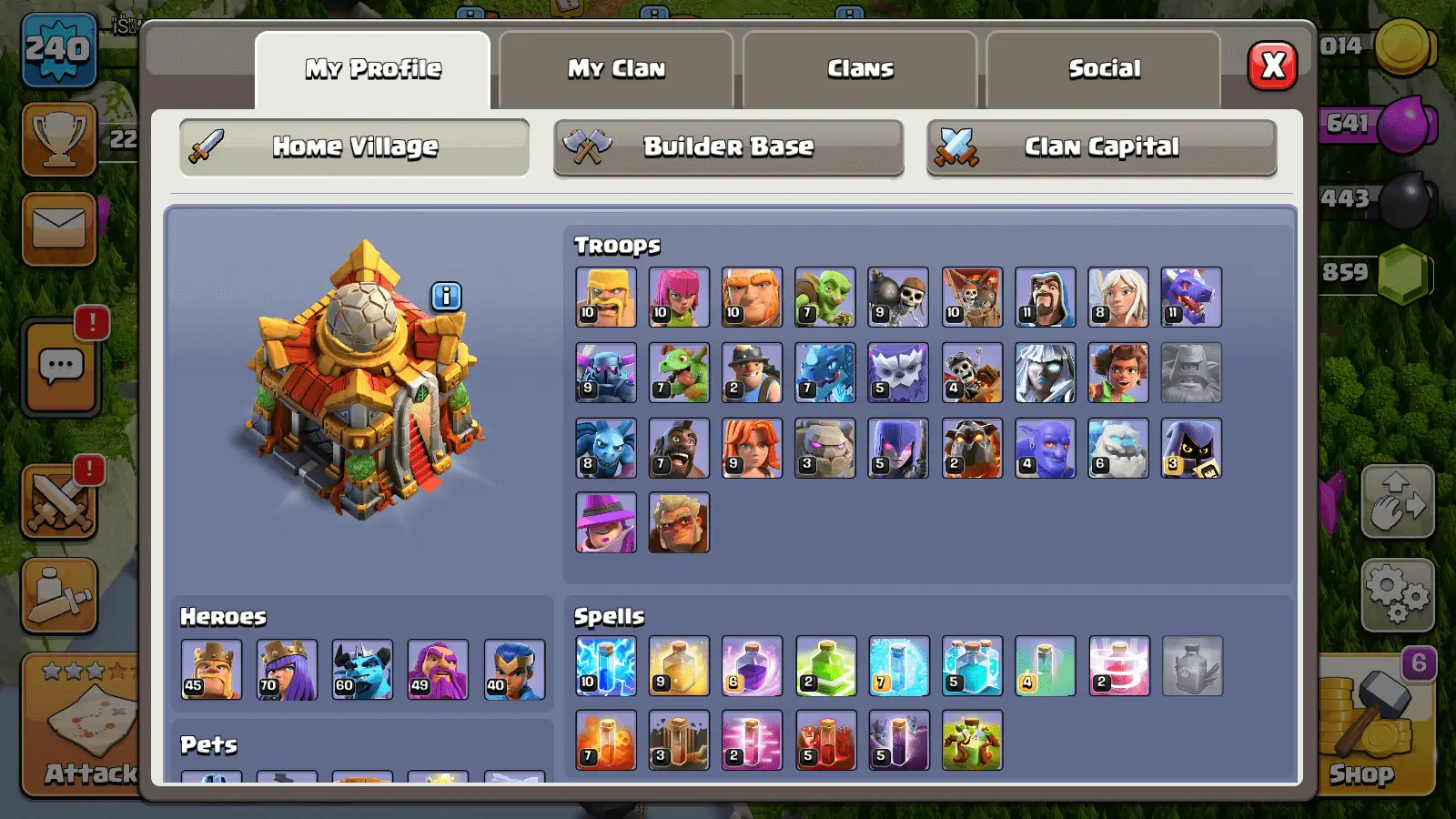Viewport: 1456px width, 819px height.
Task: Click the Town Hall info button
Action: [446, 297]
